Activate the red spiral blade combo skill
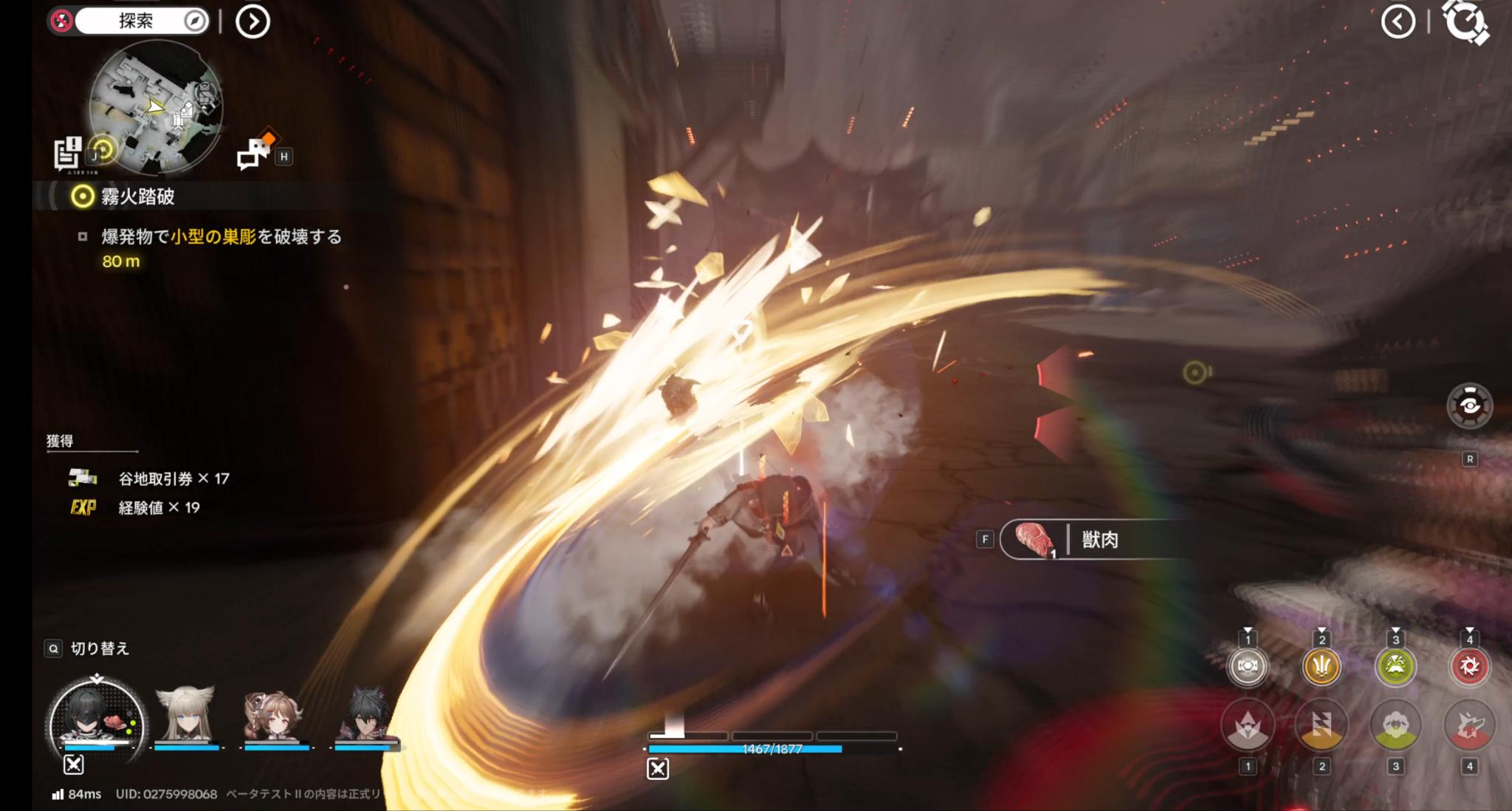The width and height of the screenshot is (1512, 811). [1469, 667]
